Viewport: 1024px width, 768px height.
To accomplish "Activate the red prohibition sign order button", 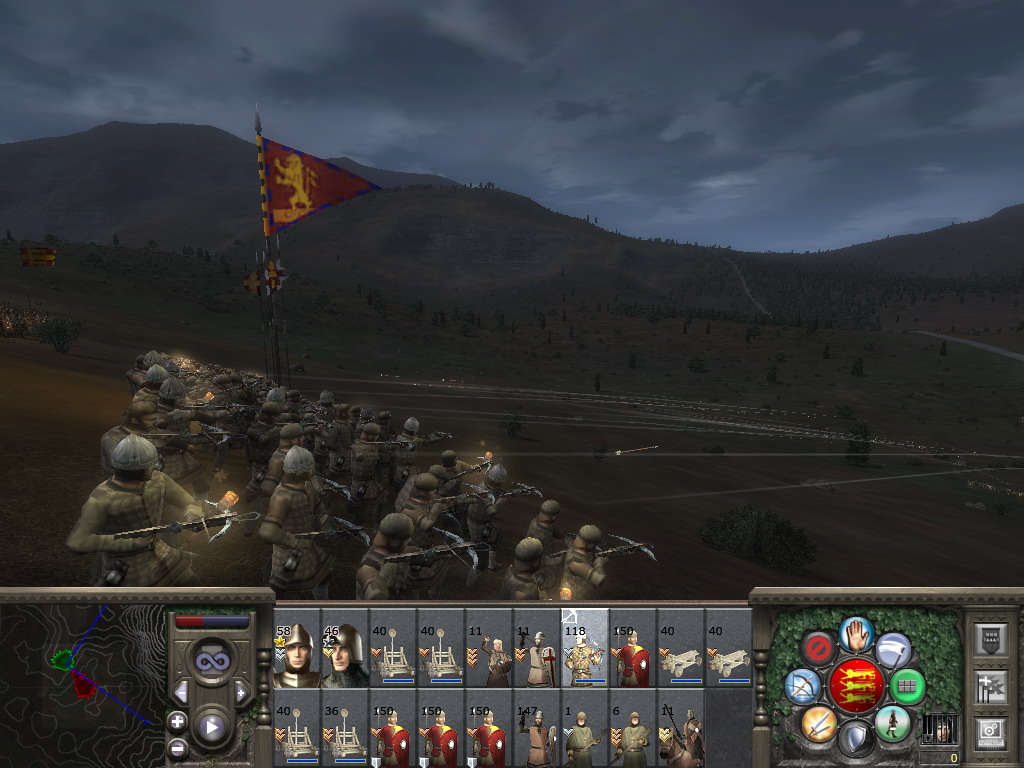I will pyautogui.click(x=818, y=649).
